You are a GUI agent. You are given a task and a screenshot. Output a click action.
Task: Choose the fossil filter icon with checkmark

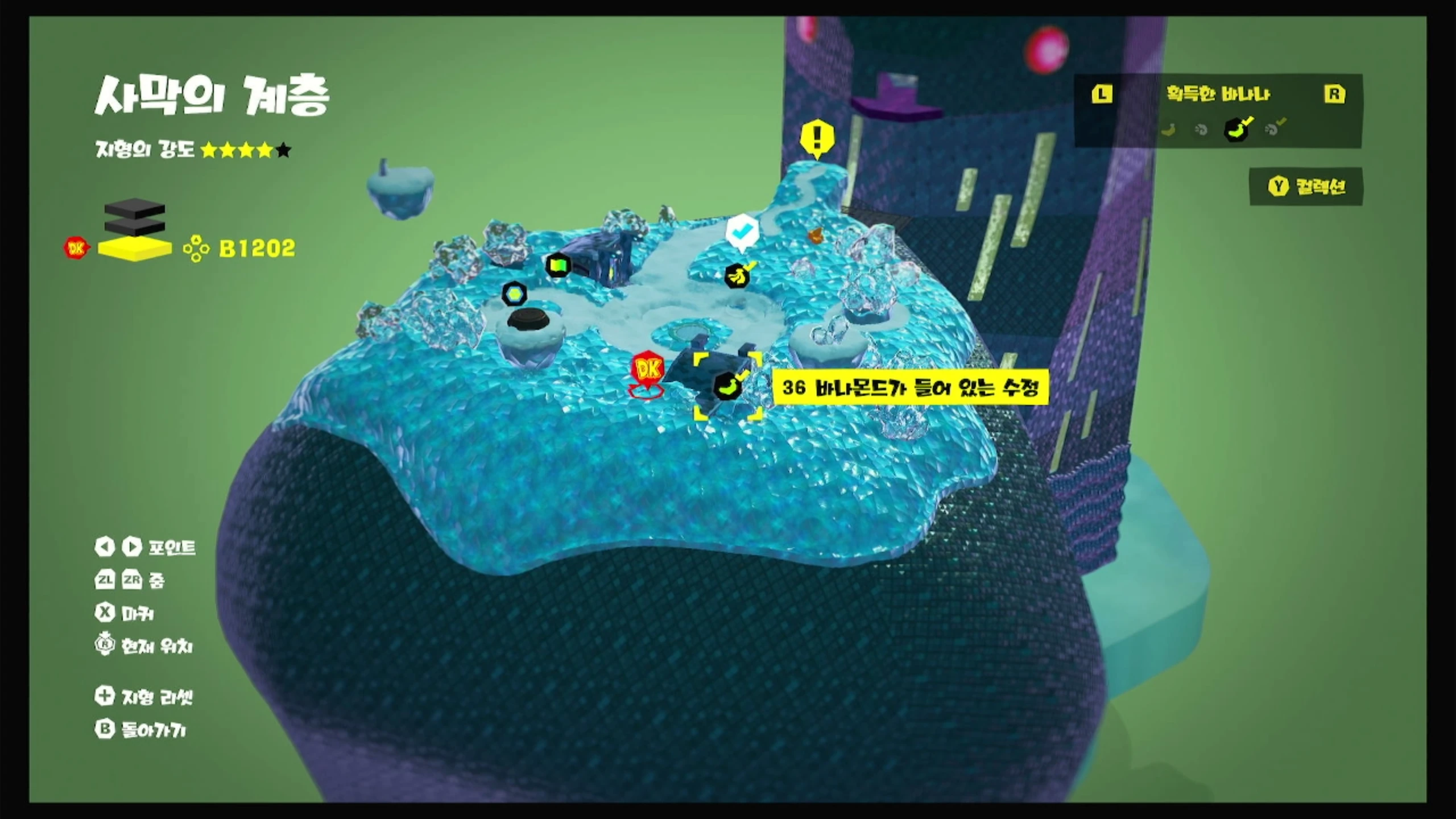coord(1273,129)
